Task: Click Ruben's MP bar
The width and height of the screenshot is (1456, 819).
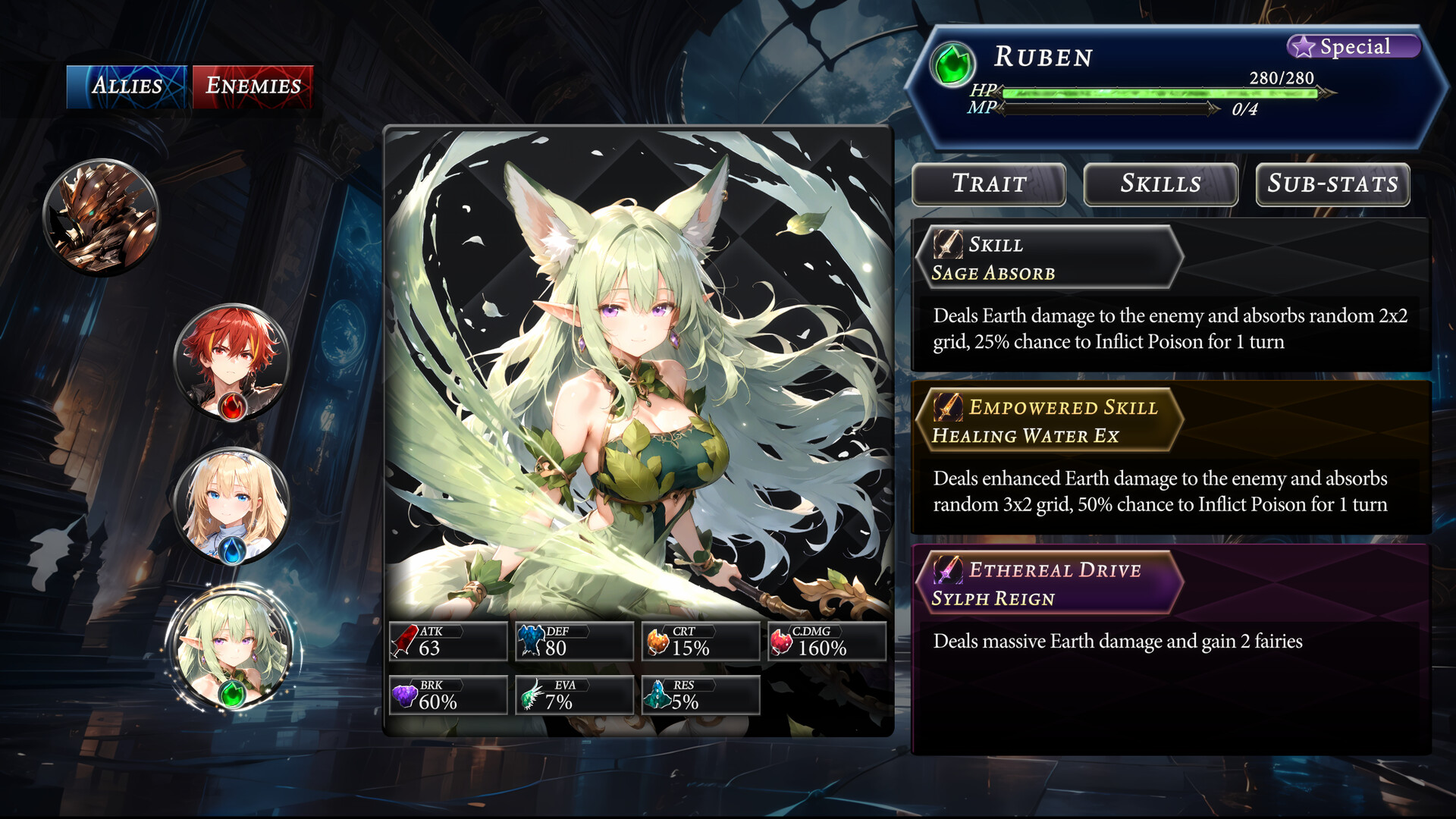Action: pos(1107,114)
